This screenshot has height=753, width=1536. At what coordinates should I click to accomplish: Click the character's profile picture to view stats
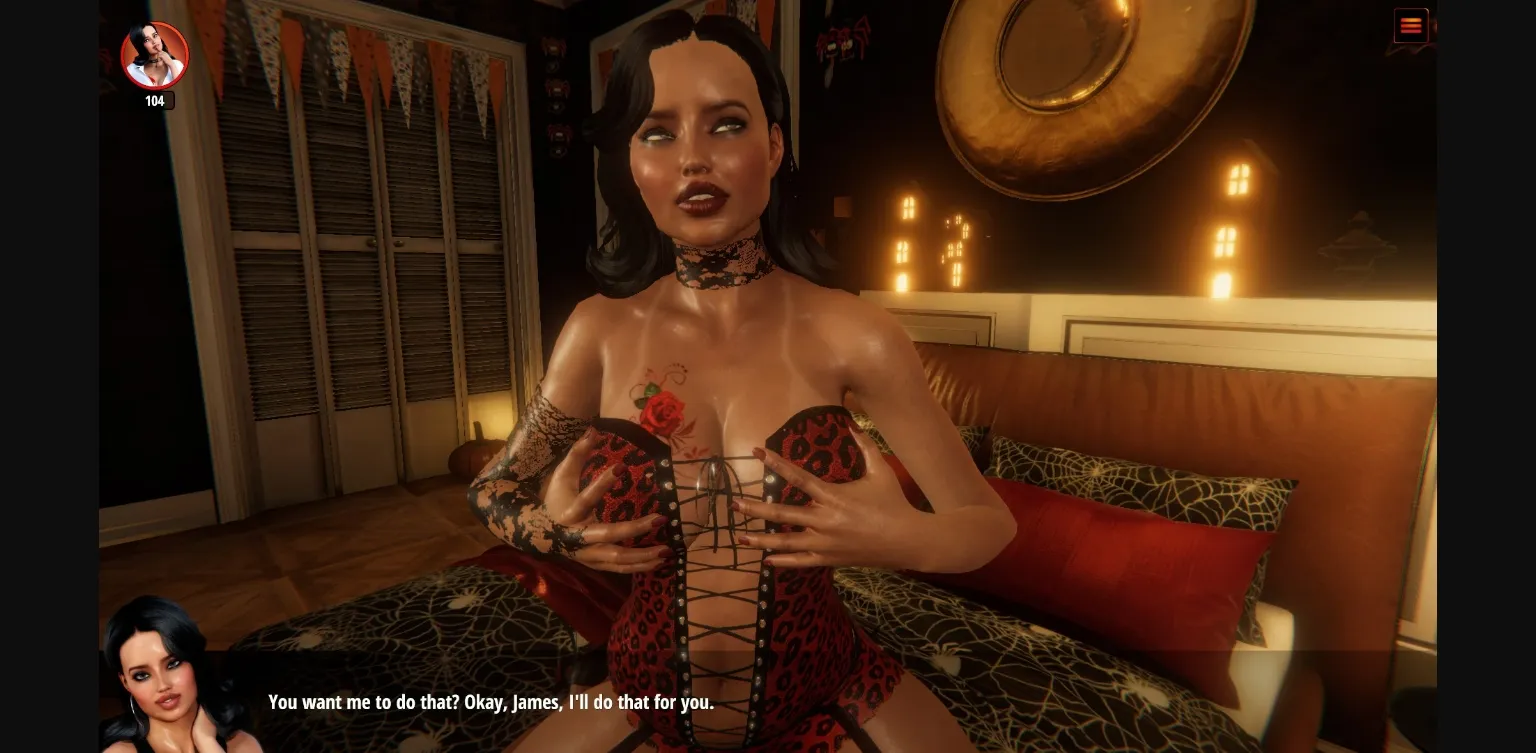(x=154, y=55)
